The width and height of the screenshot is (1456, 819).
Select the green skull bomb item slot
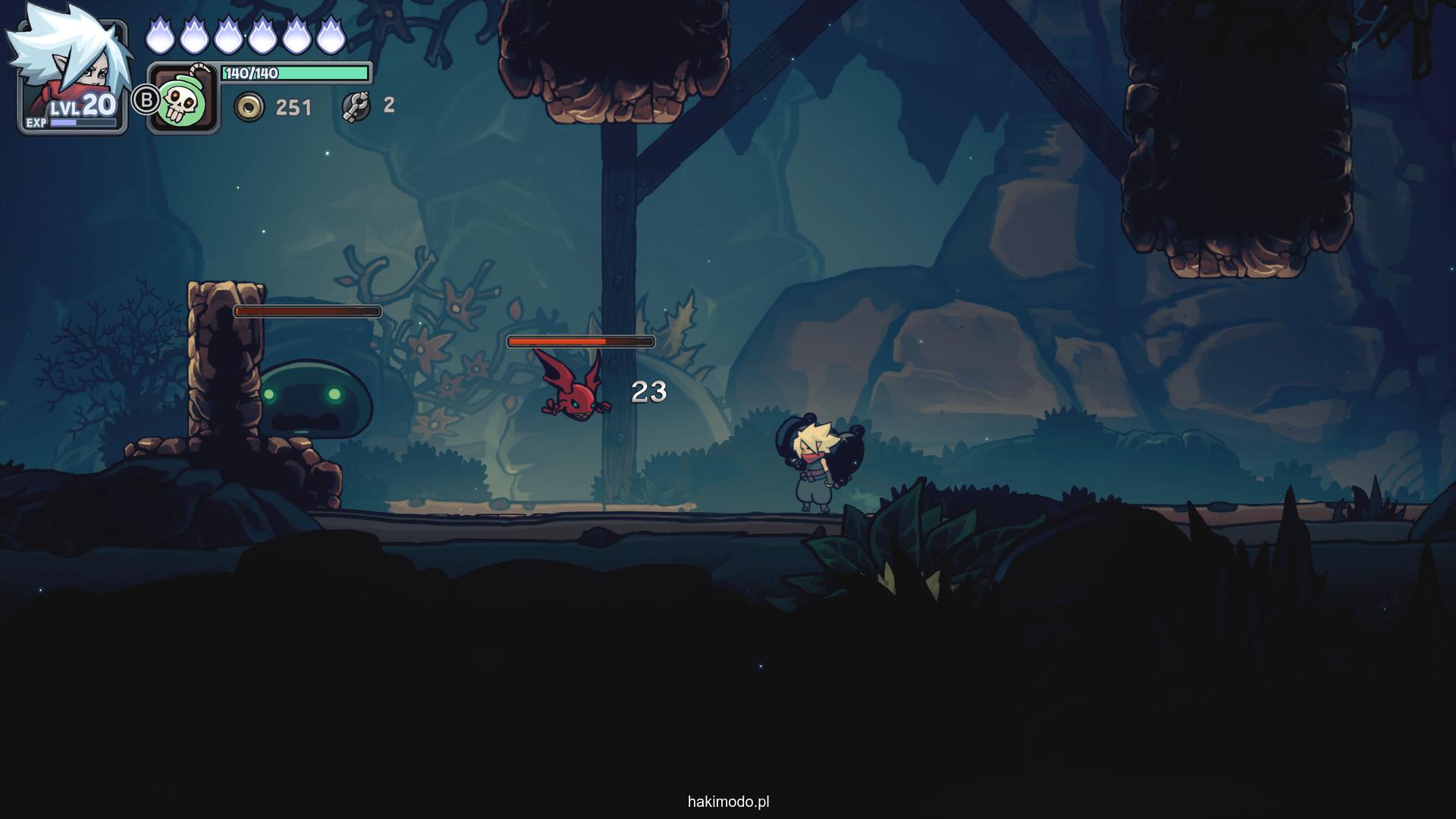click(x=184, y=99)
